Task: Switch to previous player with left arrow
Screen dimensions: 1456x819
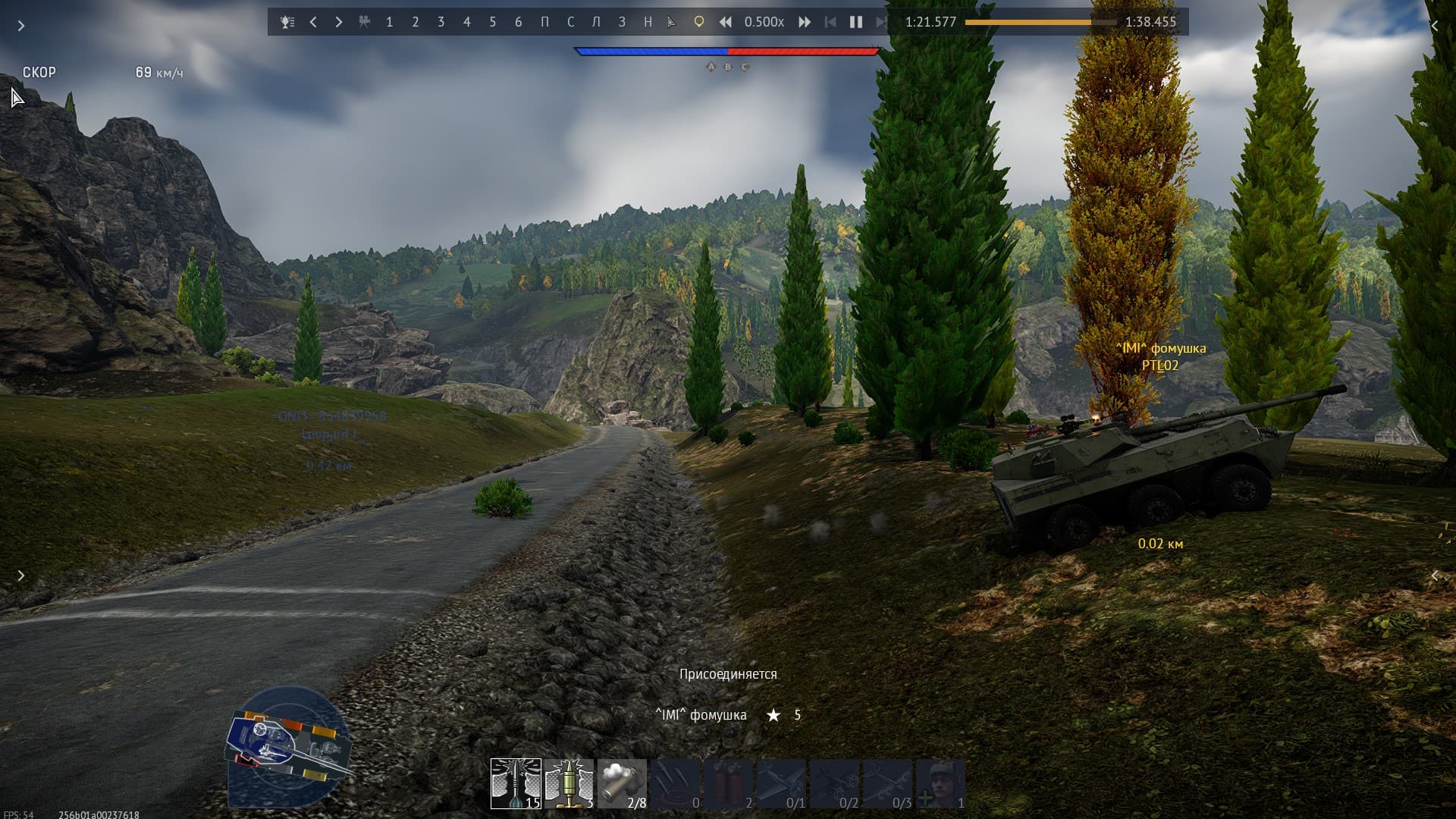Action: (313, 22)
